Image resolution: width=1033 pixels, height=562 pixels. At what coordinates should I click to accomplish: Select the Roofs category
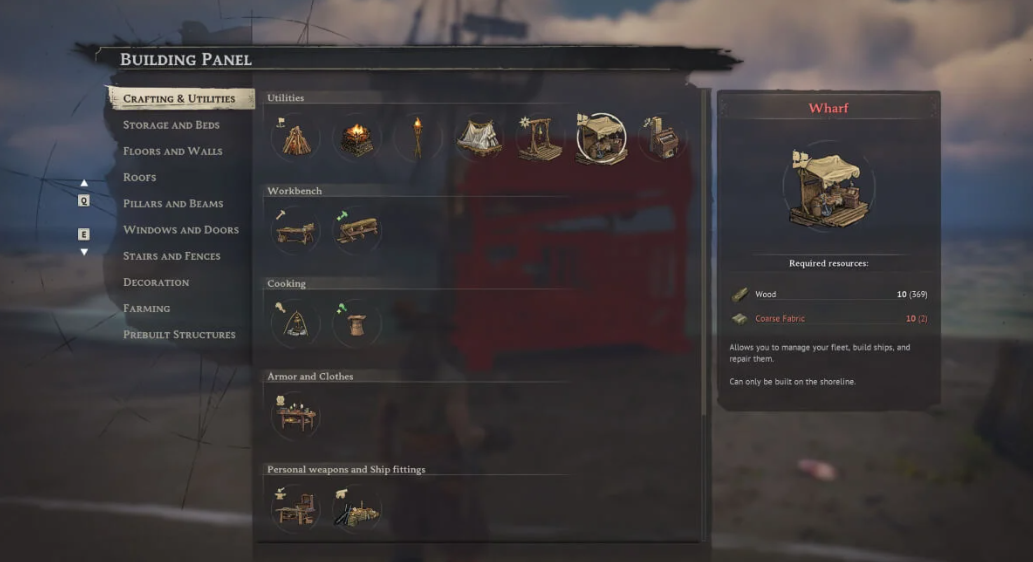139,177
